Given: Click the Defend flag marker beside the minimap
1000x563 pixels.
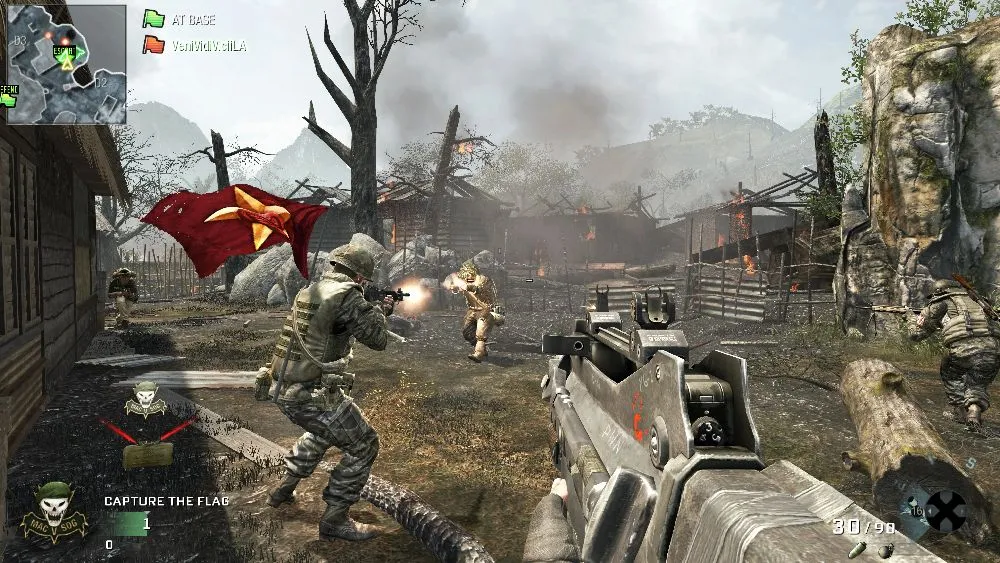Looking at the screenshot, I should (x=9, y=96).
